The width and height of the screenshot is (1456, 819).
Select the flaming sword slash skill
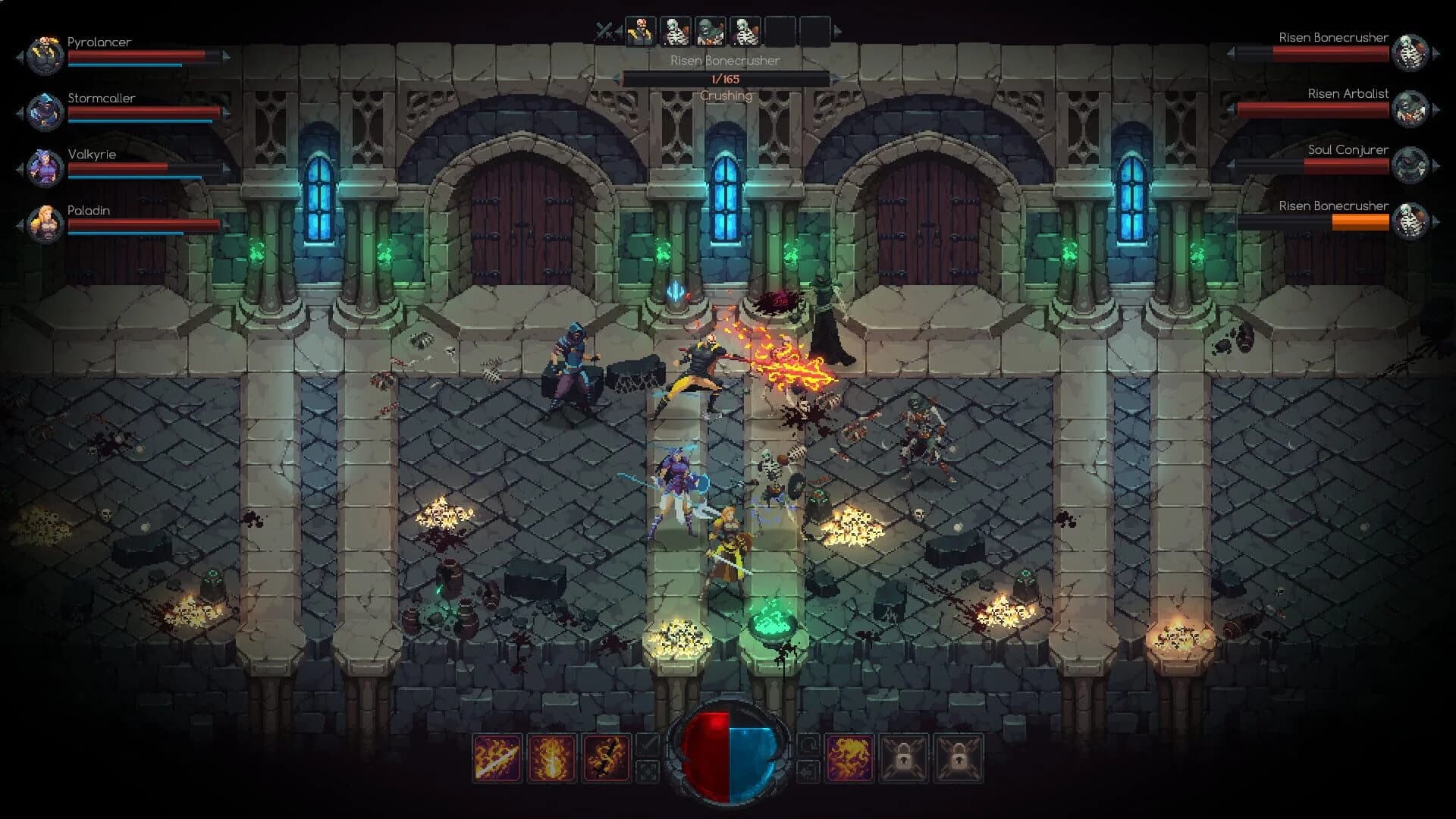[x=497, y=758]
